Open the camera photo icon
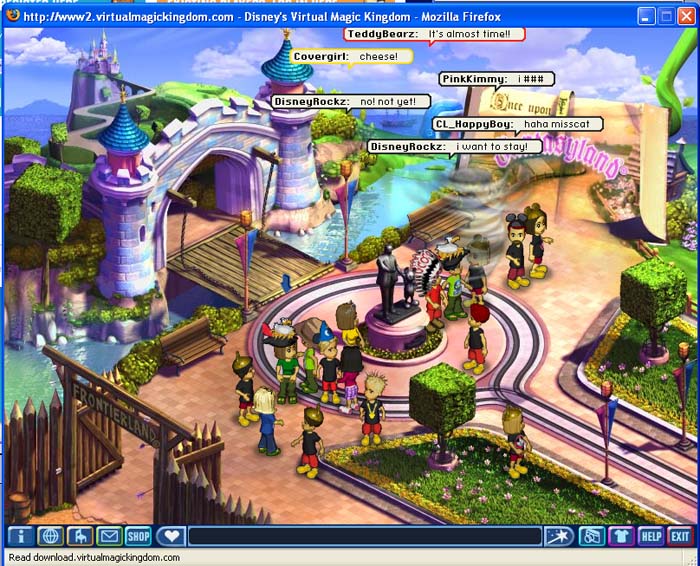Image resolution: width=700 pixels, height=566 pixels. (591, 536)
